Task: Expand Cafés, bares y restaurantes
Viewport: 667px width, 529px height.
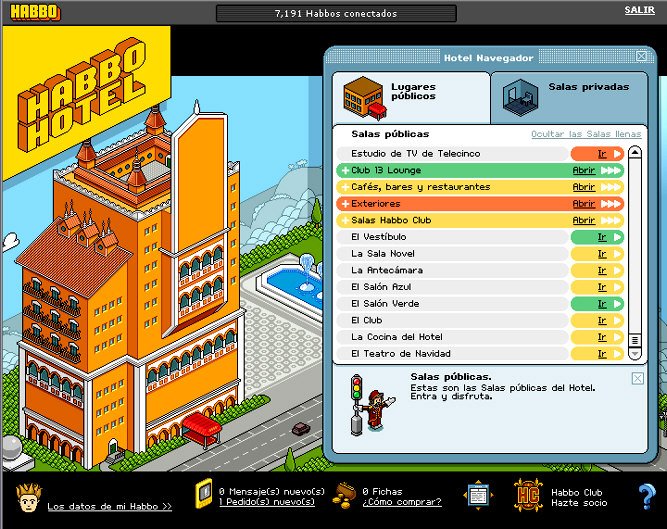Action: click(x=583, y=187)
